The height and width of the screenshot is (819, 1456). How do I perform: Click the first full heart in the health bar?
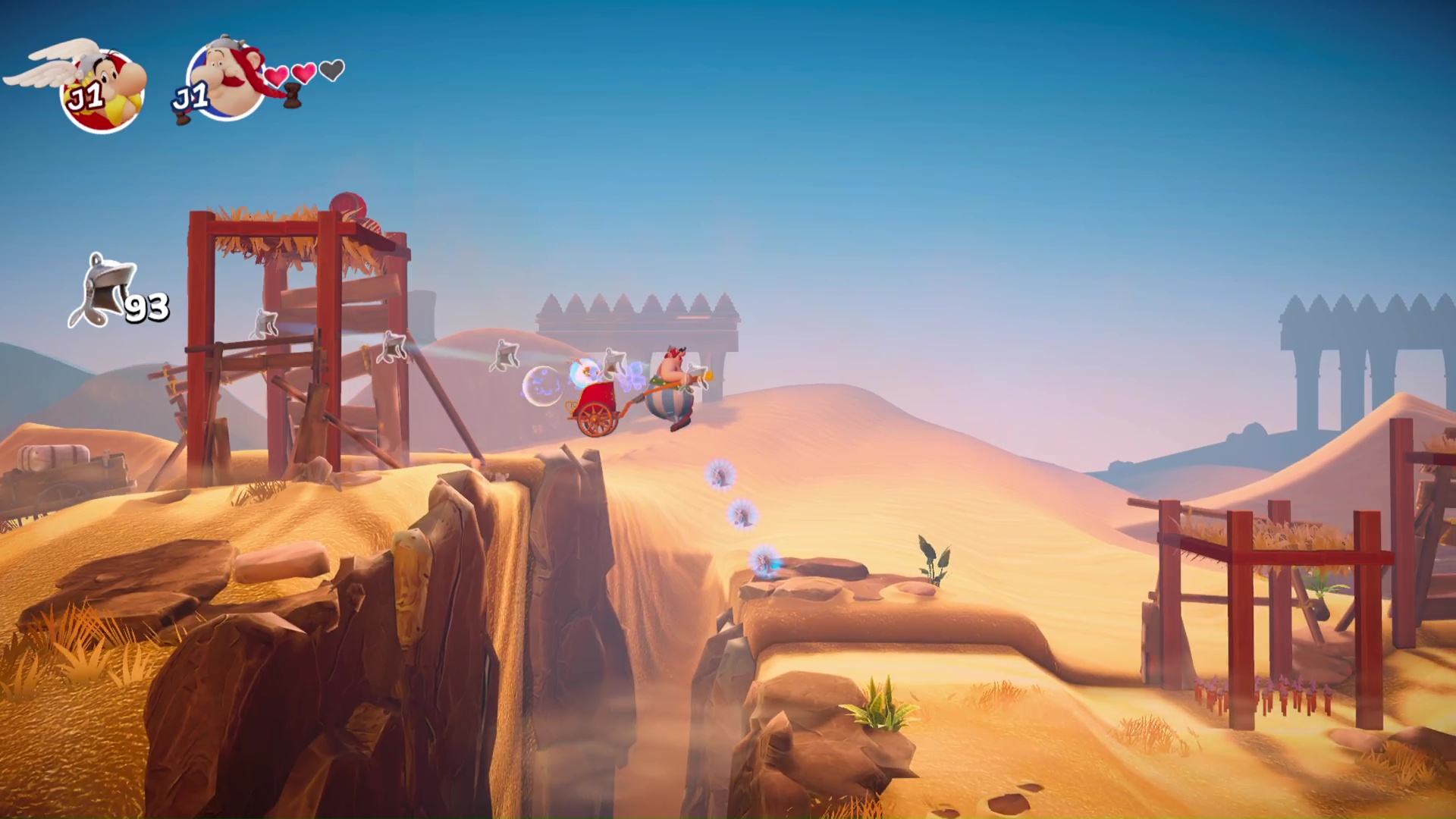coord(275,74)
